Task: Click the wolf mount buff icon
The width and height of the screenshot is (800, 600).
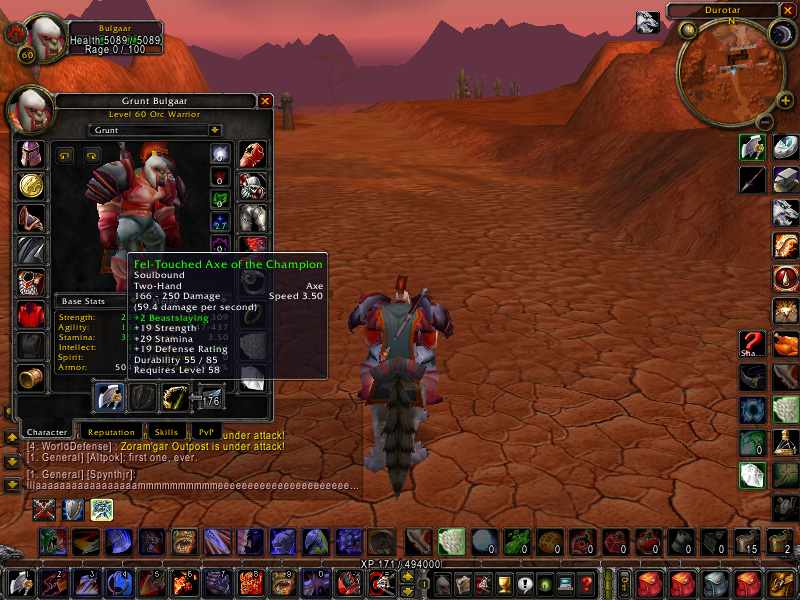Action: point(648,22)
